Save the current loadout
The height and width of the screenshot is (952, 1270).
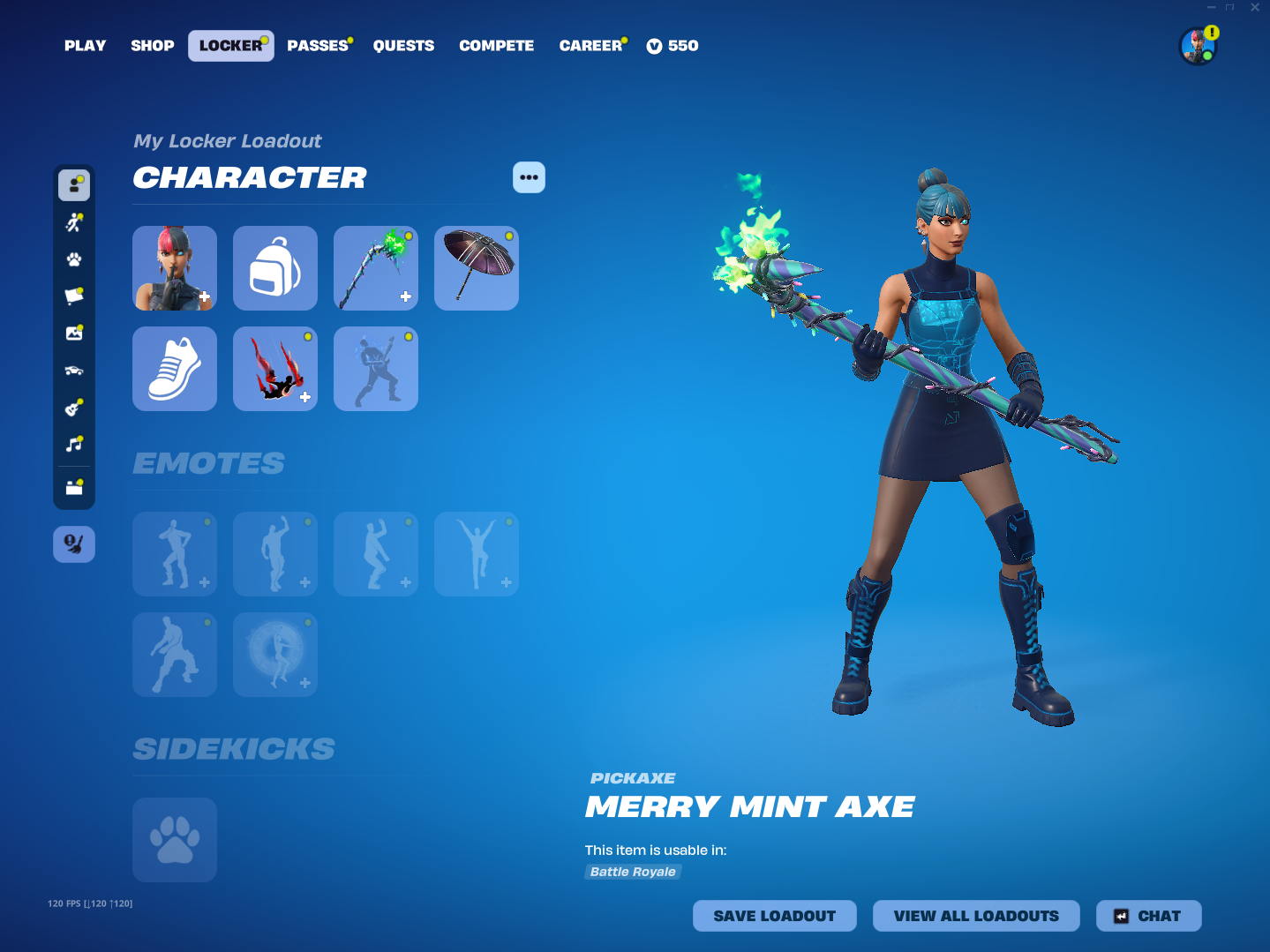(774, 916)
